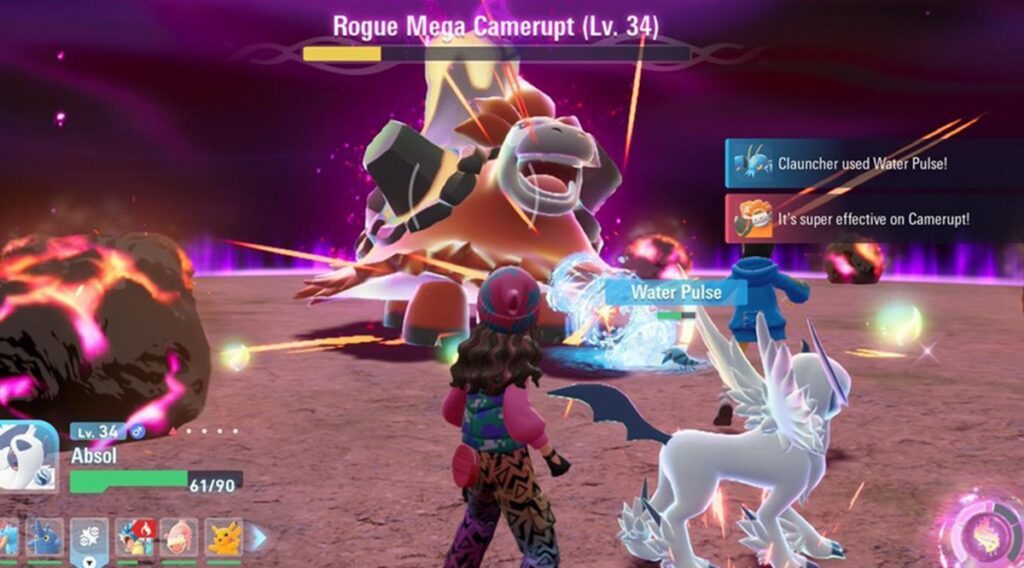Click the super effective on Camerupt message
This screenshot has width=1024, height=568.
860,218
